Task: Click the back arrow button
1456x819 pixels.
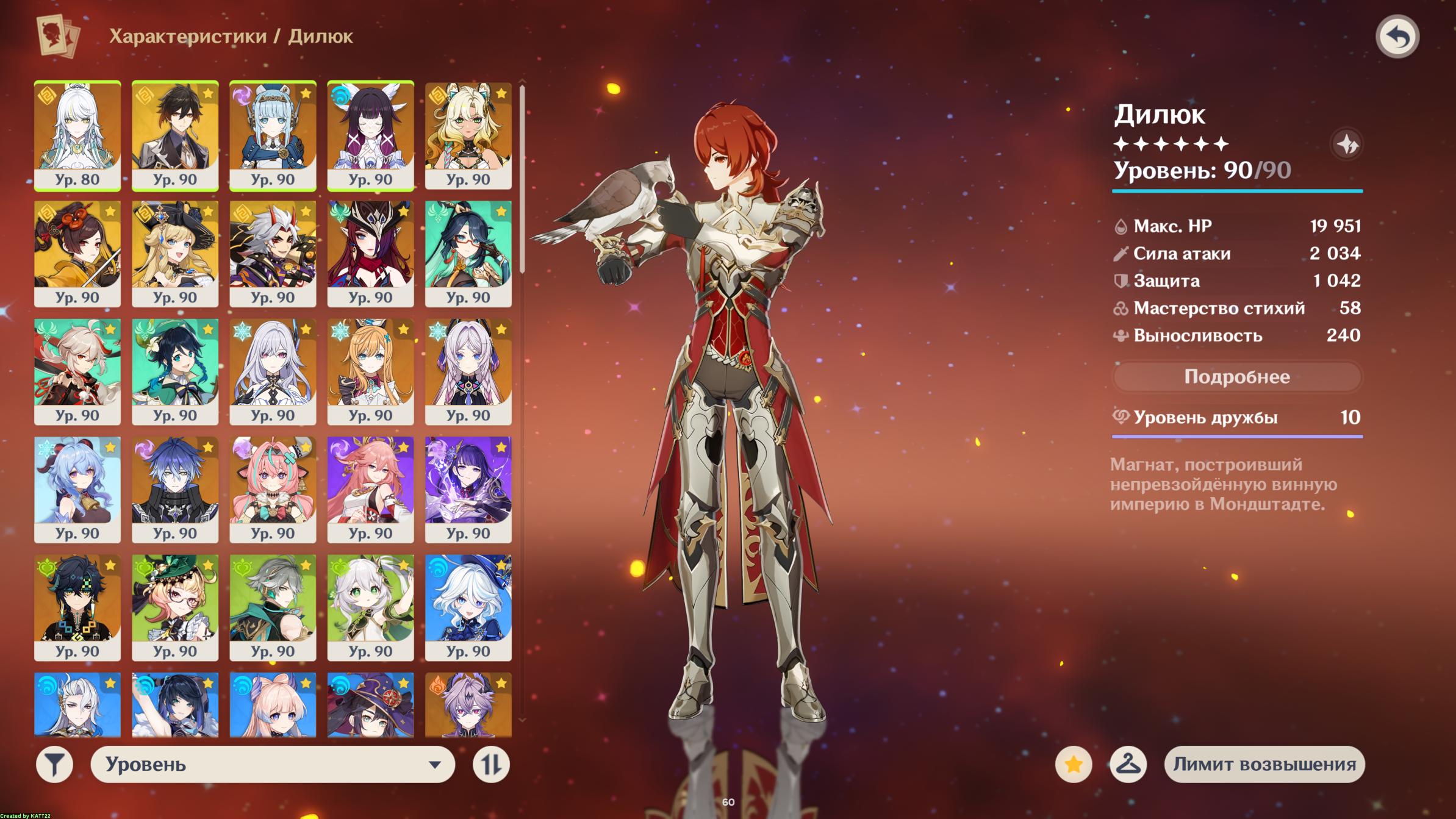Action: (x=1397, y=37)
